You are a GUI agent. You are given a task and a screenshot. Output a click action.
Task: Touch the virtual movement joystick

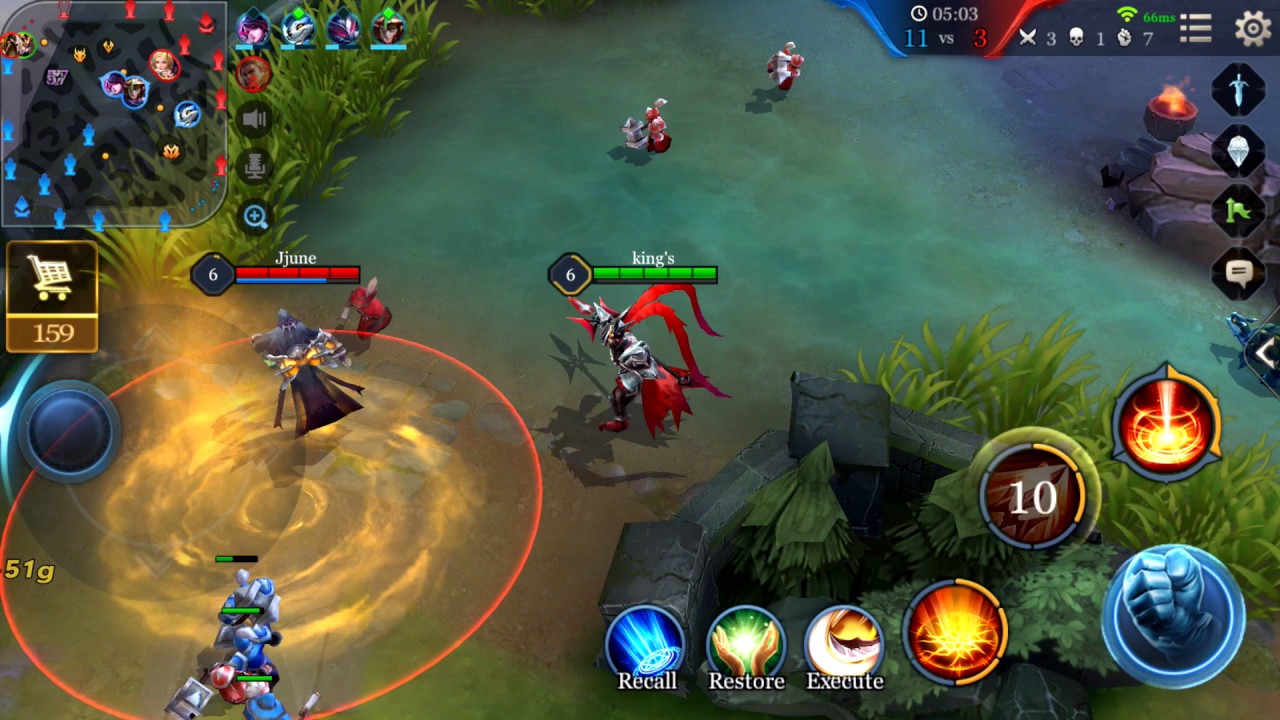(70, 431)
